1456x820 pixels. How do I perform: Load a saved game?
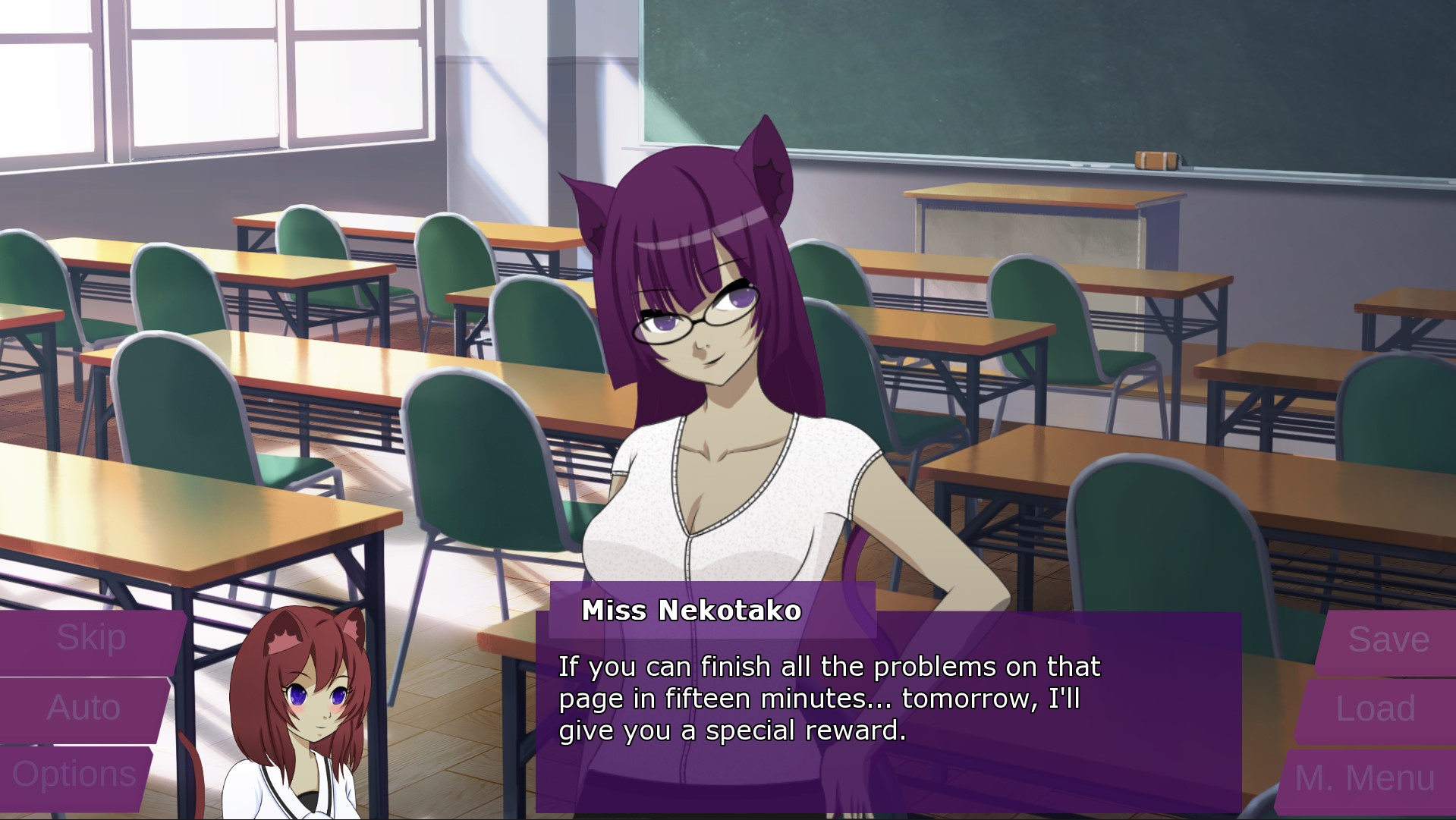(1375, 709)
